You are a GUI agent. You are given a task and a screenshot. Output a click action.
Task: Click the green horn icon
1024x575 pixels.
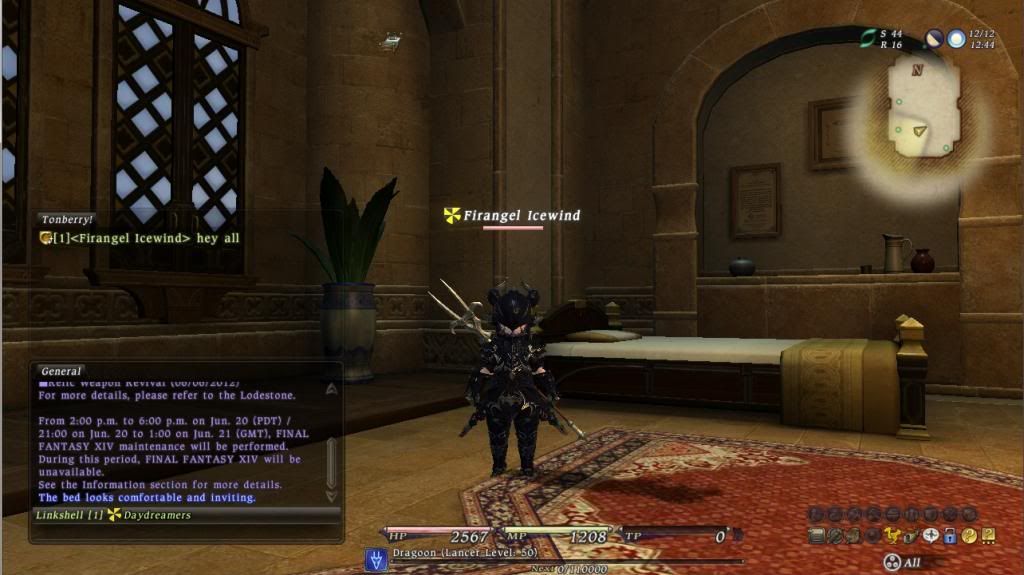pyautogui.click(x=911, y=535)
